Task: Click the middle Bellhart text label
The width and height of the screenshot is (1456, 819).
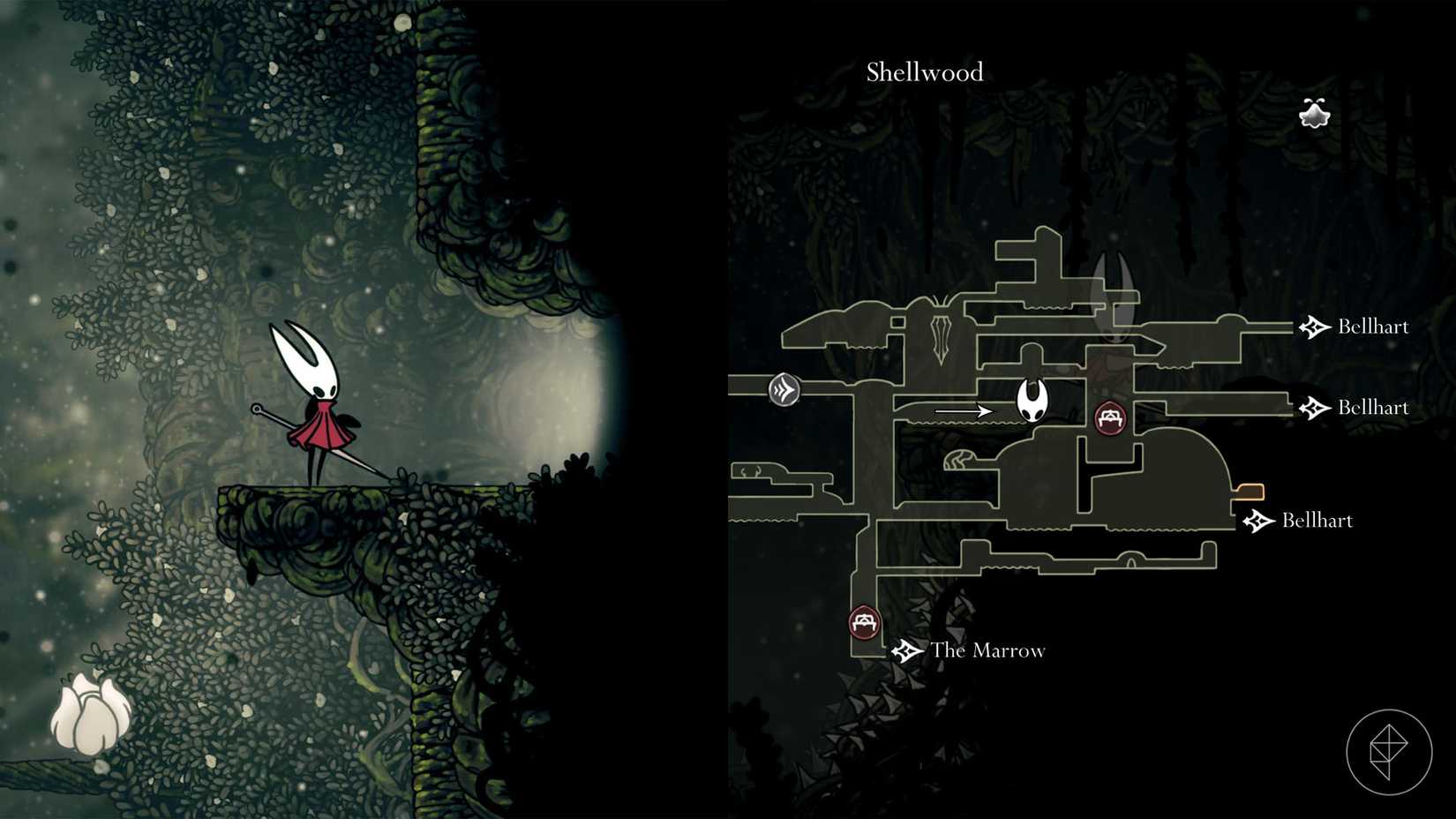Action: pyautogui.click(x=1373, y=407)
